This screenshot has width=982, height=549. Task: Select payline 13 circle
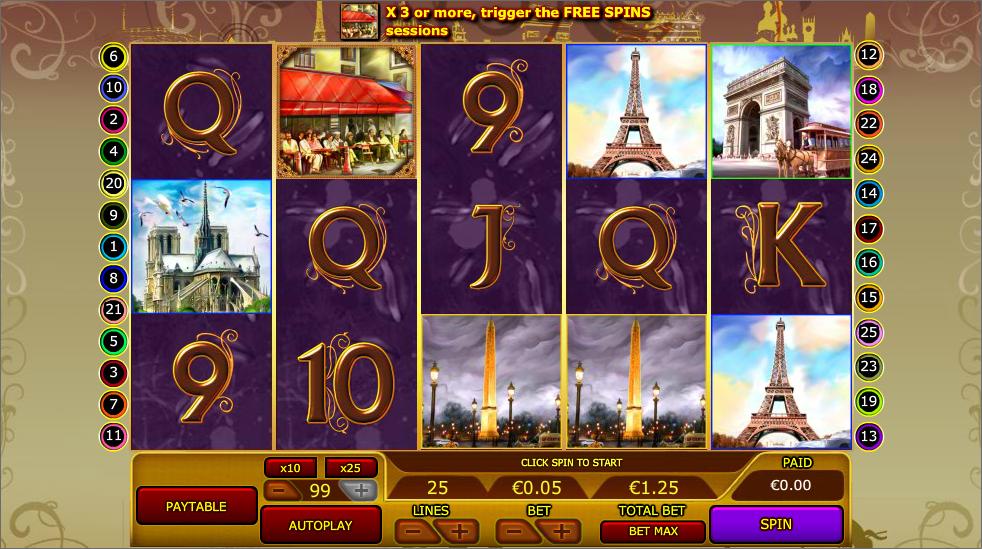(x=868, y=436)
